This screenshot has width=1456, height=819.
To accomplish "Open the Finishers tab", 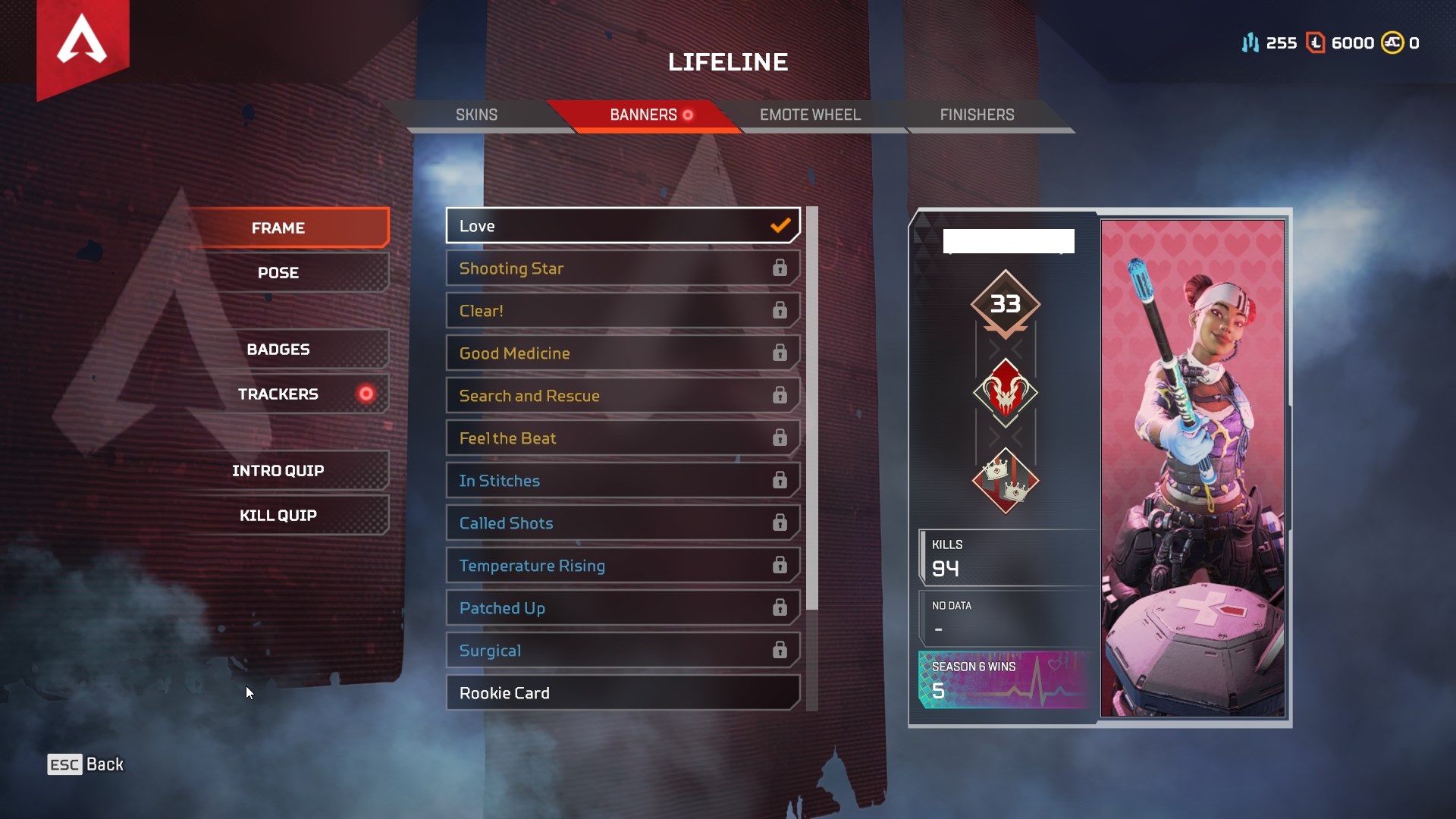I will (977, 115).
